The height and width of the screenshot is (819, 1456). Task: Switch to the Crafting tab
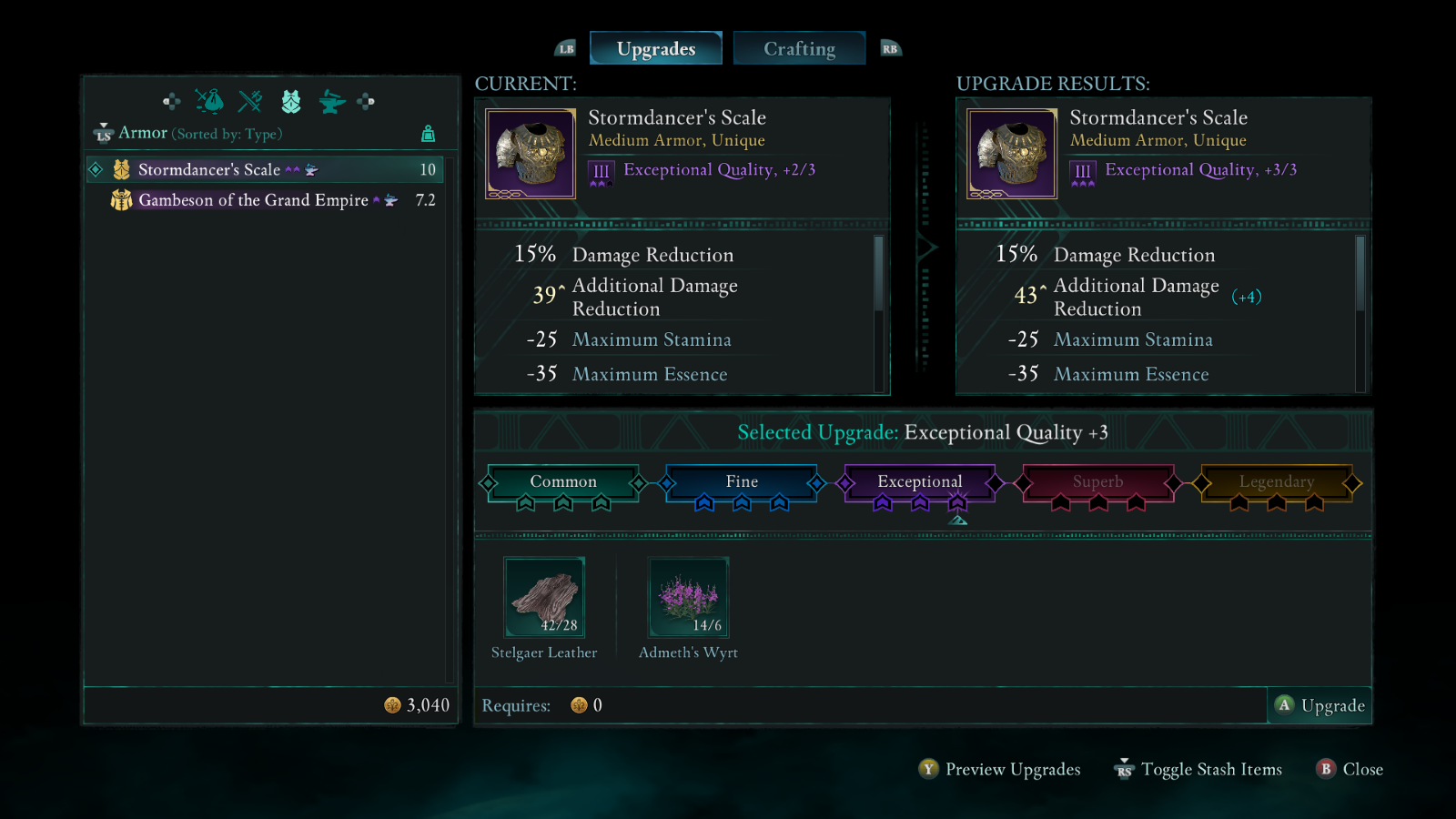[x=799, y=48]
